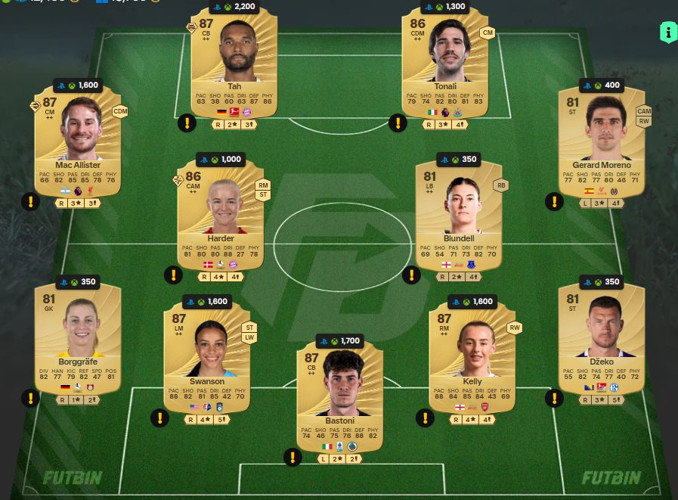This screenshot has height=500, width=678.
Task: Click the warning icon beside Džeko
Action: (x=555, y=399)
